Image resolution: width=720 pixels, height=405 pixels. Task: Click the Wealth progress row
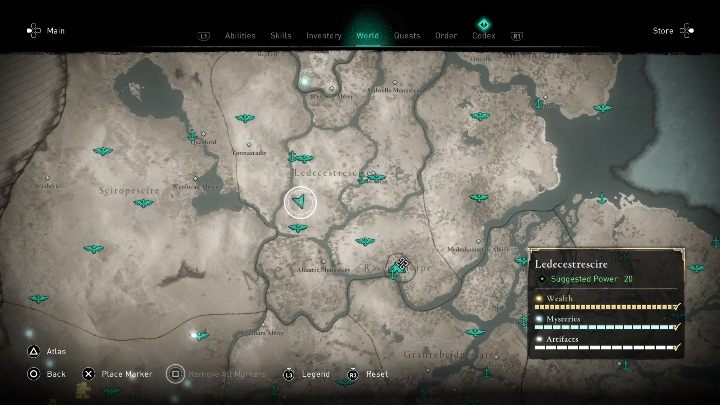click(x=606, y=302)
